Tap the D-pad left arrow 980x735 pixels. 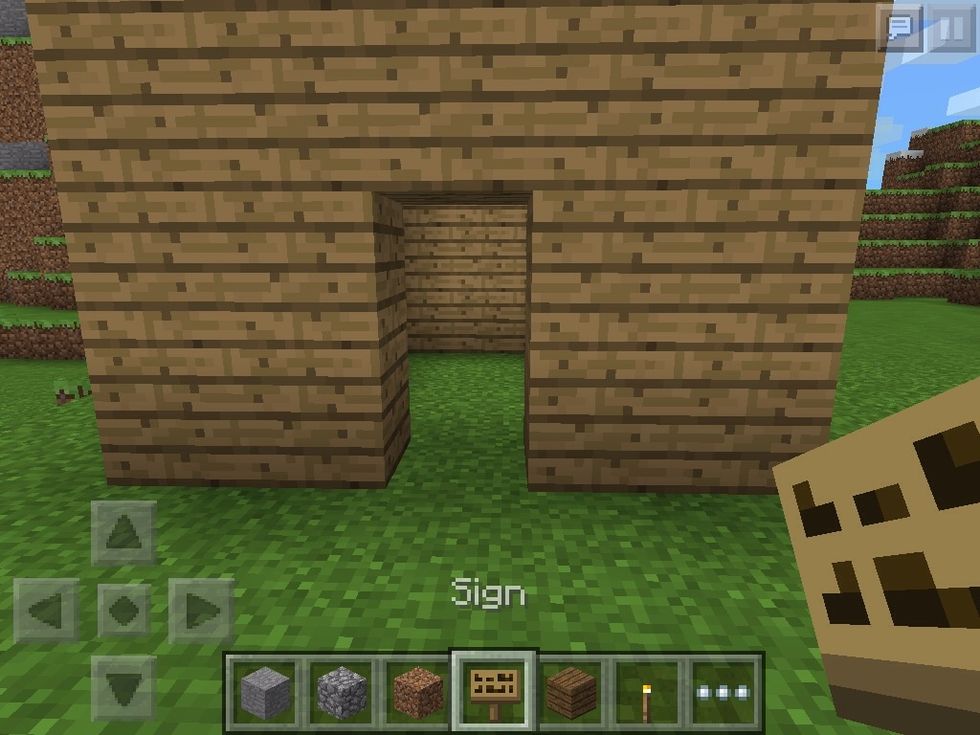47,610
